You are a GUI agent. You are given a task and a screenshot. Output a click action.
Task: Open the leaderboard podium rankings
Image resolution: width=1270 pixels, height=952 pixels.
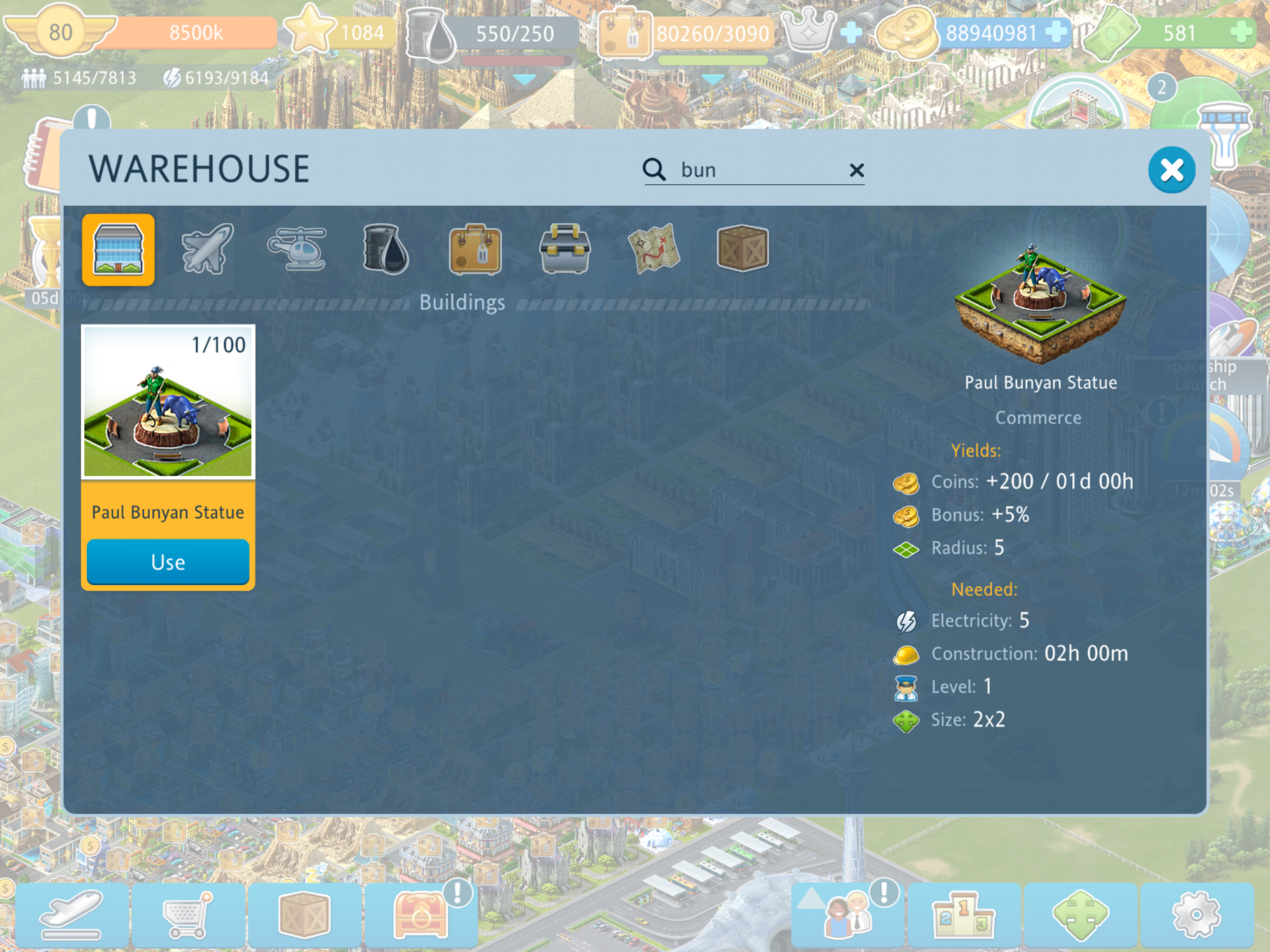point(963,915)
